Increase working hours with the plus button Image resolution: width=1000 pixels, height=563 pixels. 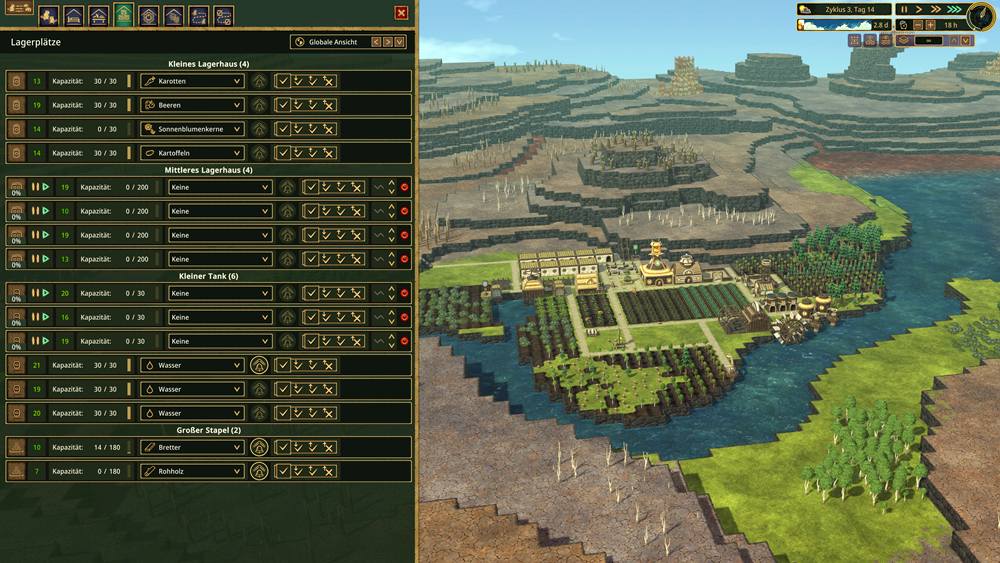point(930,24)
